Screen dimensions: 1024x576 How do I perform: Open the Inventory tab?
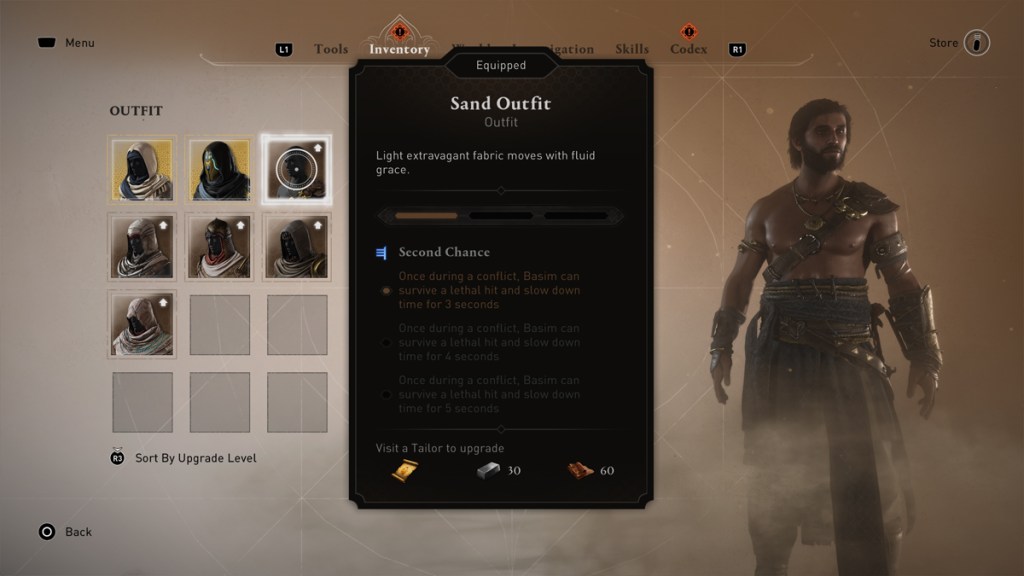click(x=399, y=49)
